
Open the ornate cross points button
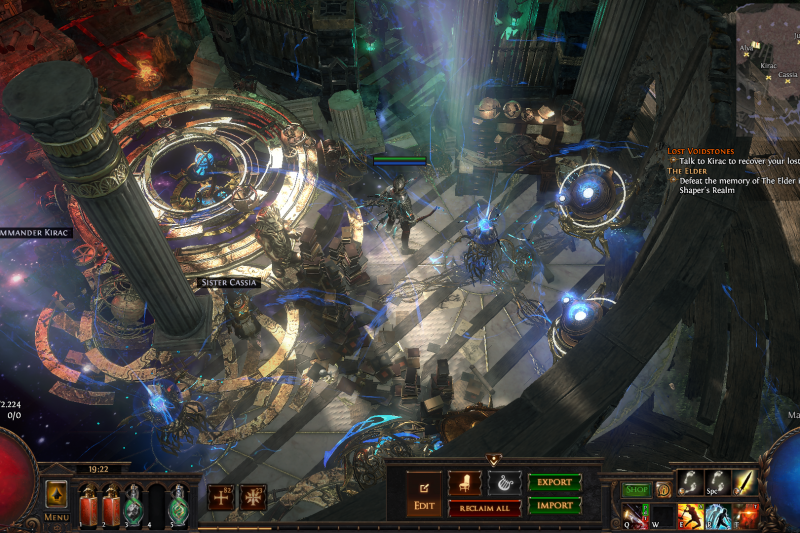pos(252,497)
